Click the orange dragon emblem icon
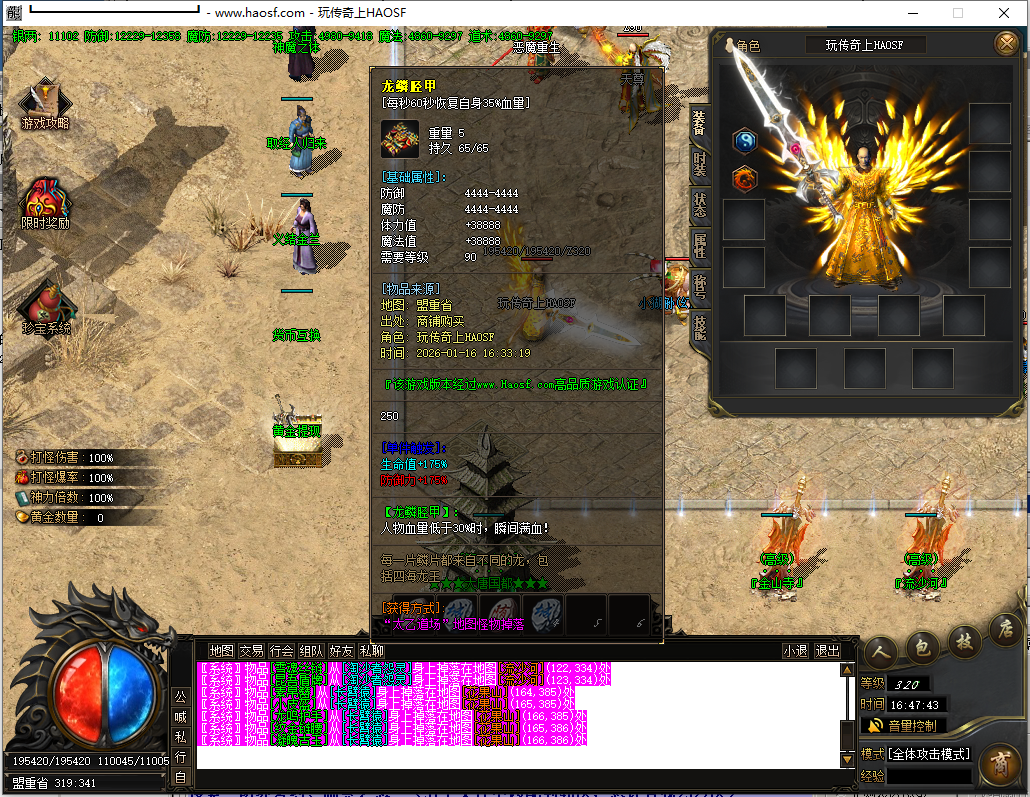1030x797 pixels. (745, 180)
